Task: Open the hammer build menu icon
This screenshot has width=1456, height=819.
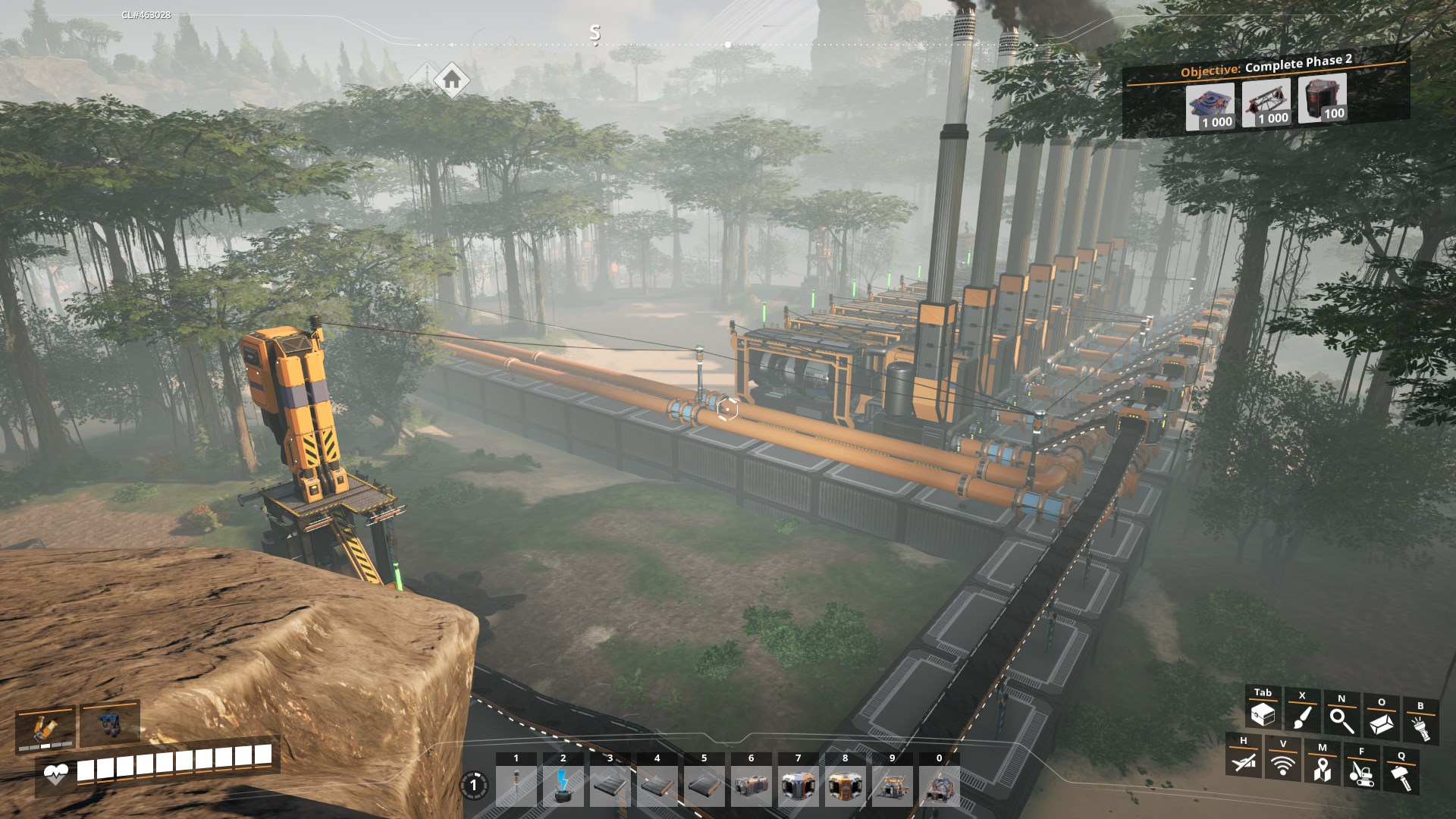Action: click(x=1401, y=776)
